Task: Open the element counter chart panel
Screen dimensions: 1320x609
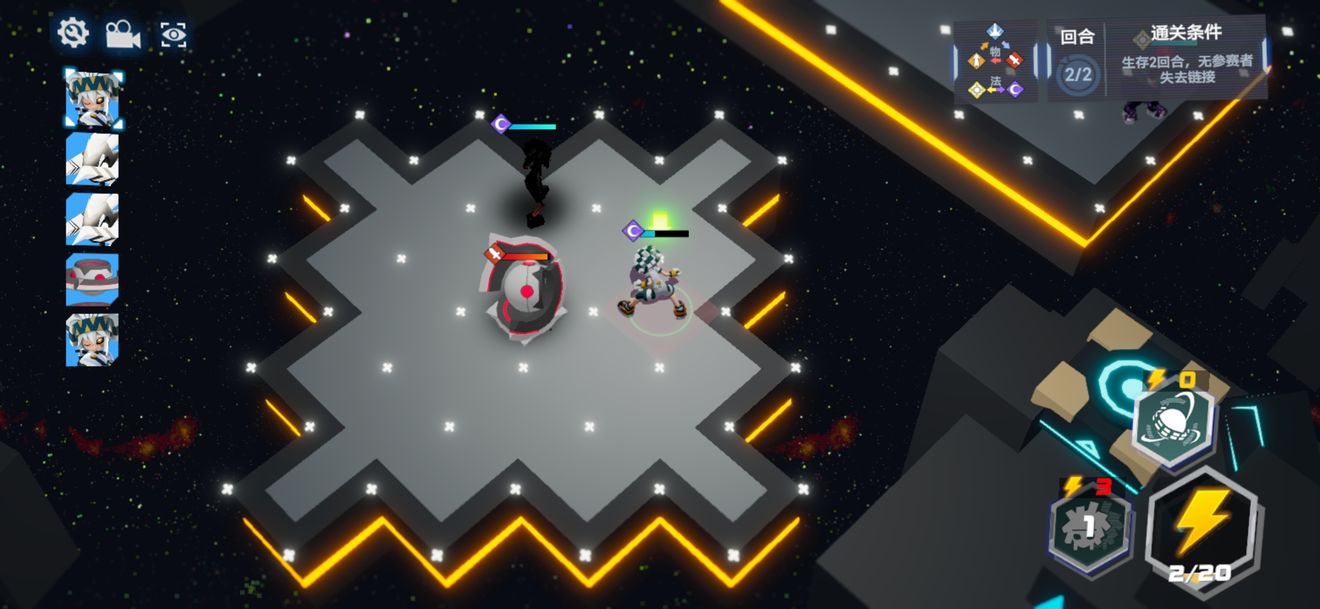Action: pyautogui.click(x=995, y=61)
